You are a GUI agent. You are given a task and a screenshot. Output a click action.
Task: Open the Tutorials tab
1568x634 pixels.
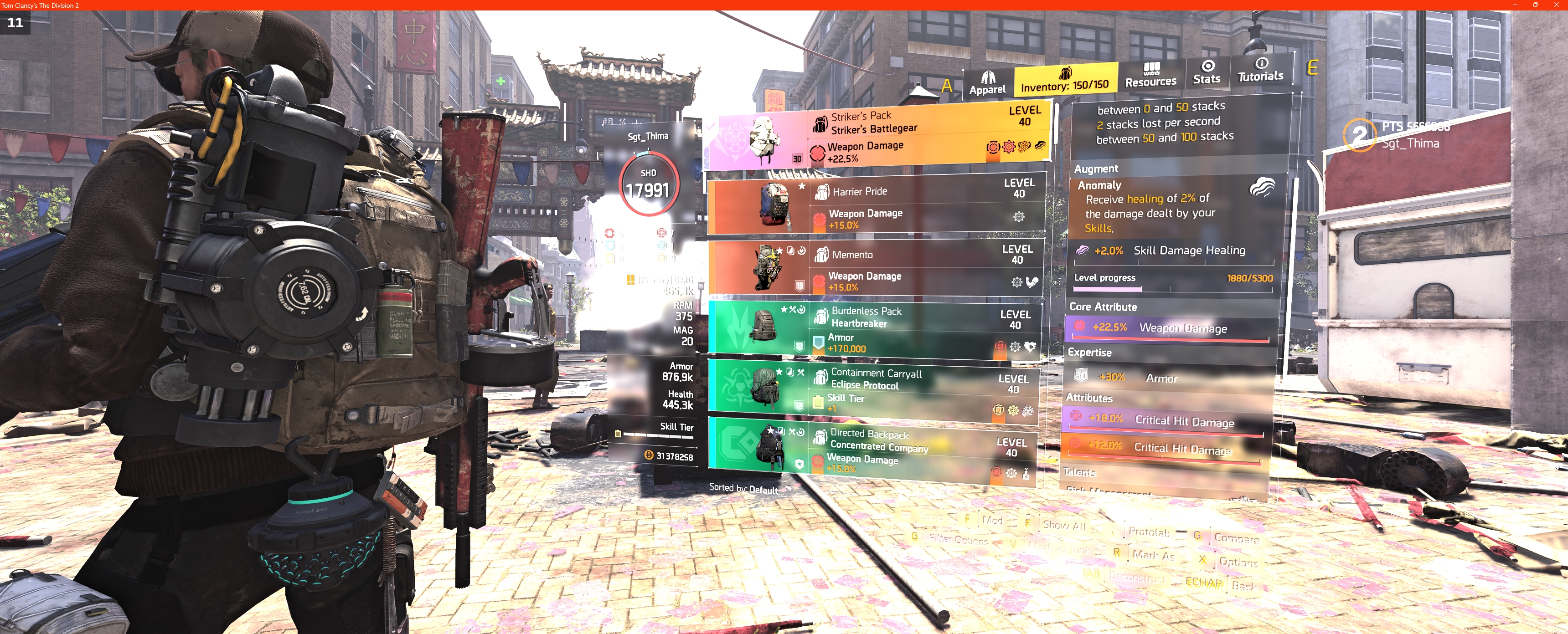point(1261,70)
